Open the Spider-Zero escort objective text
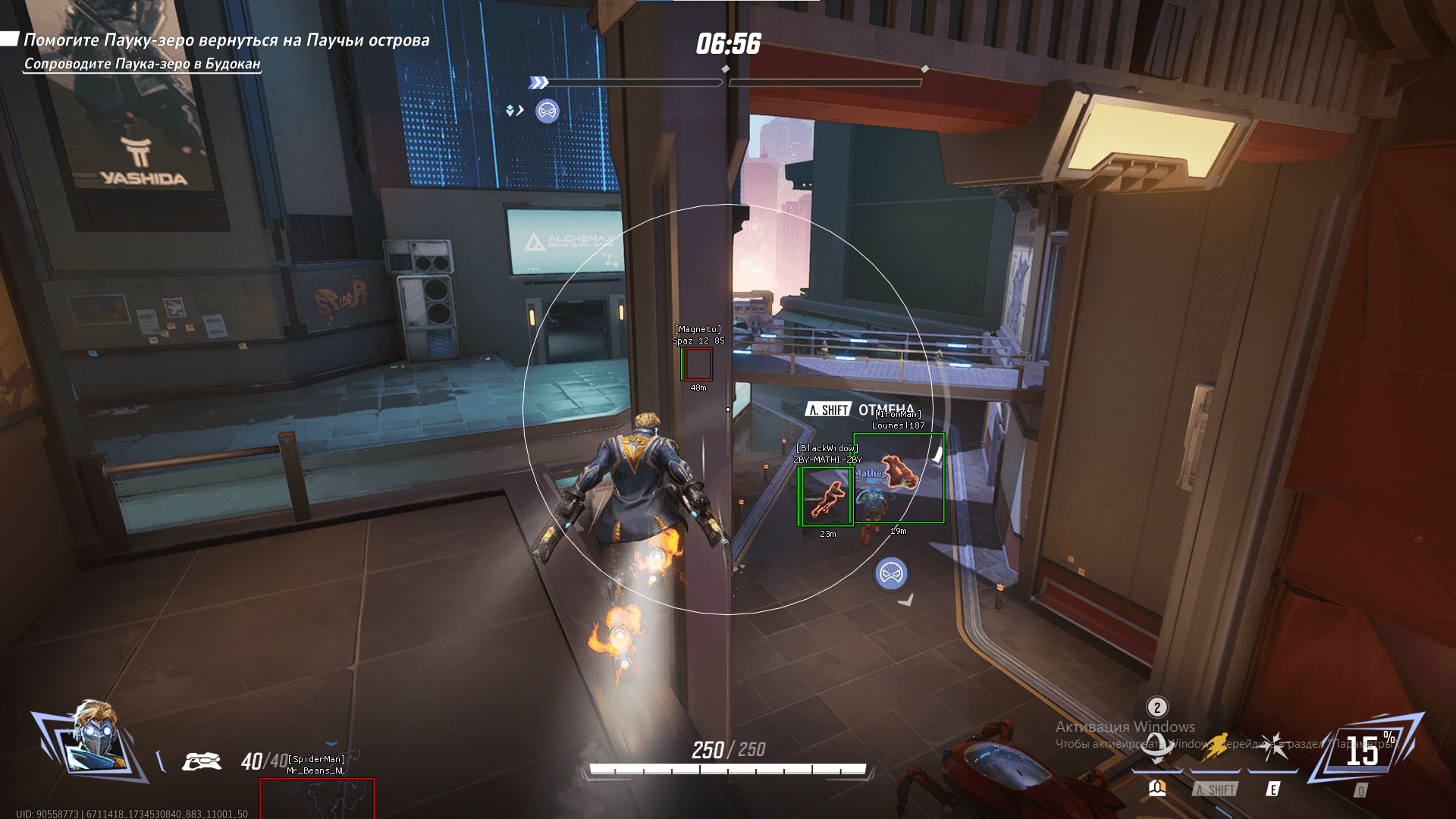 (142, 64)
